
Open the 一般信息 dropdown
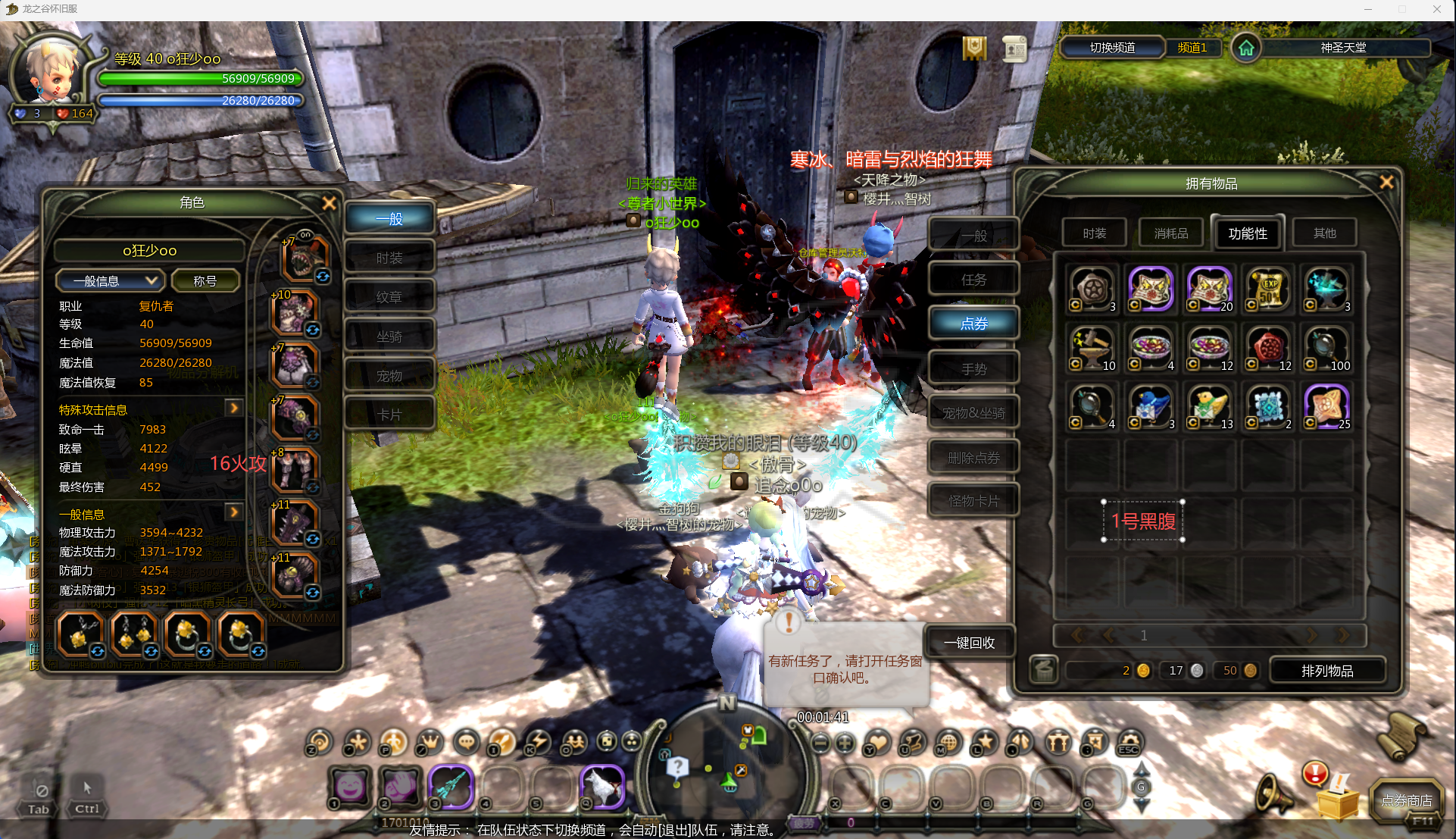[110, 281]
